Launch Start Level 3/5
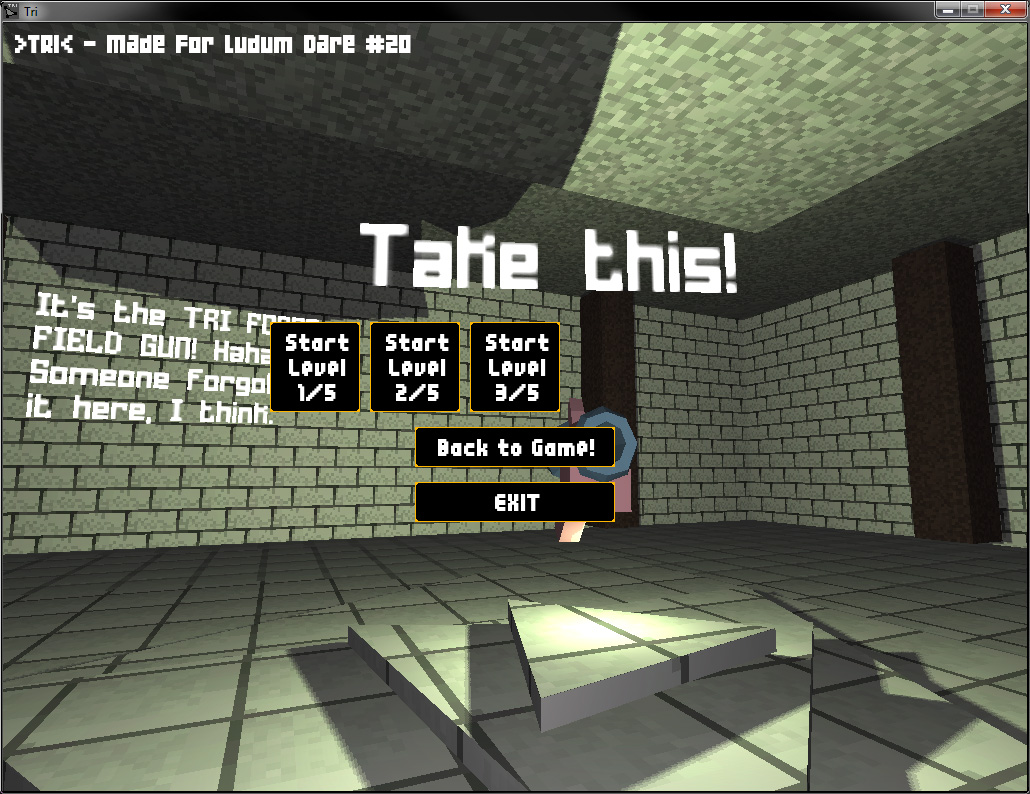This screenshot has height=794, width=1030. [515, 367]
